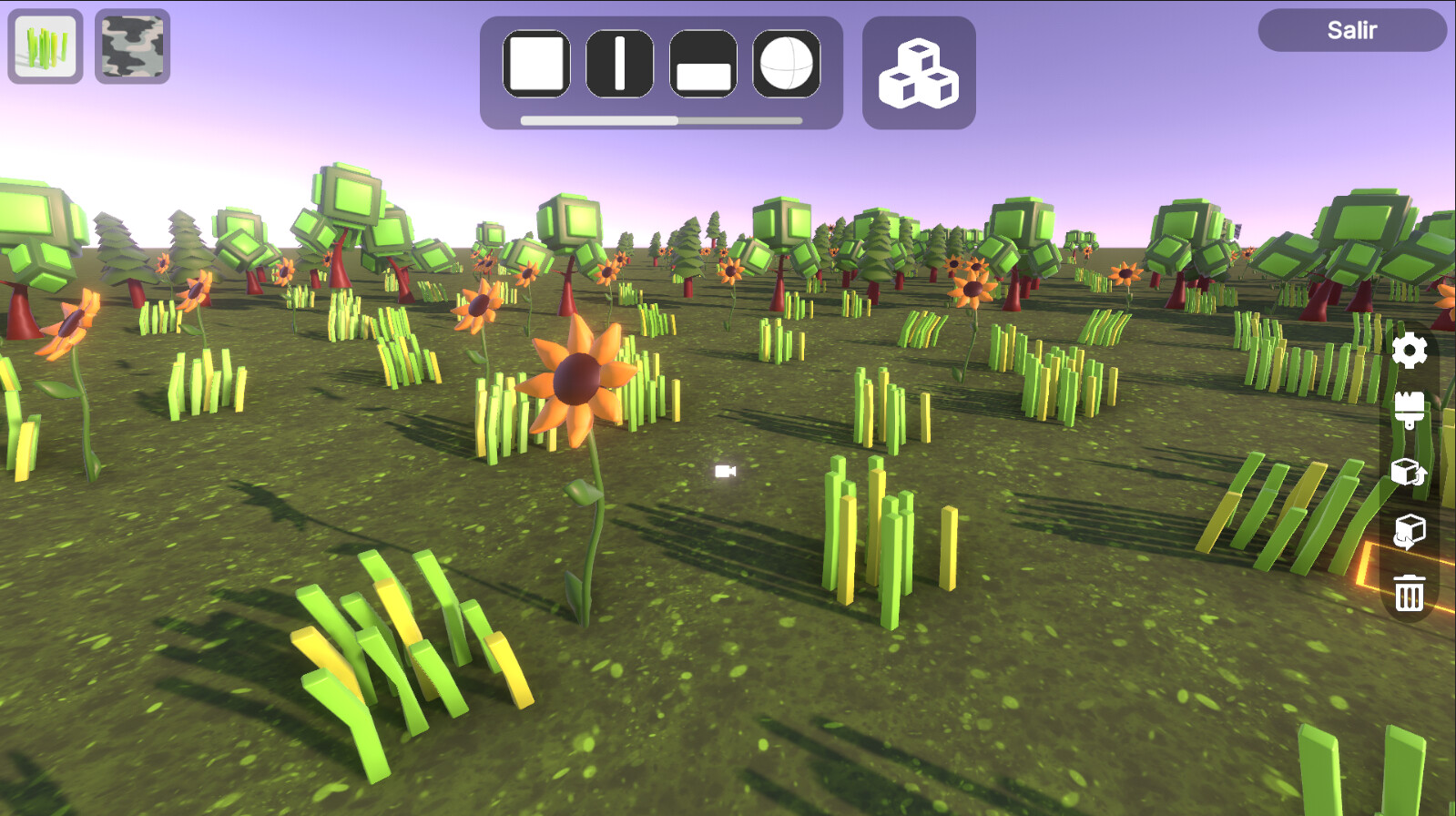Select the vertical bar brush shape

pyautogui.click(x=619, y=64)
